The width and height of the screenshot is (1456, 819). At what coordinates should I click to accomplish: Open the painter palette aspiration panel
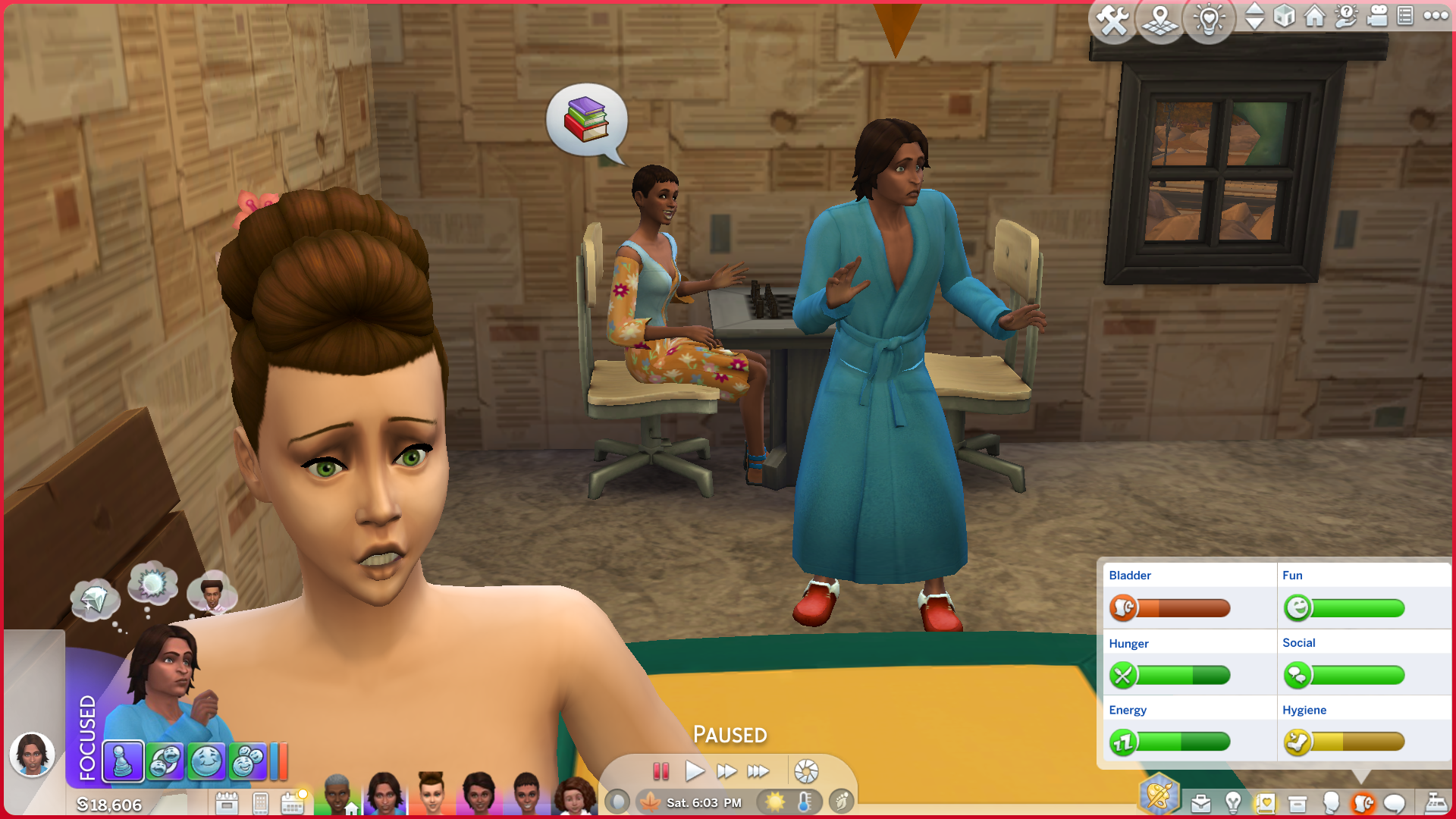tap(1159, 795)
